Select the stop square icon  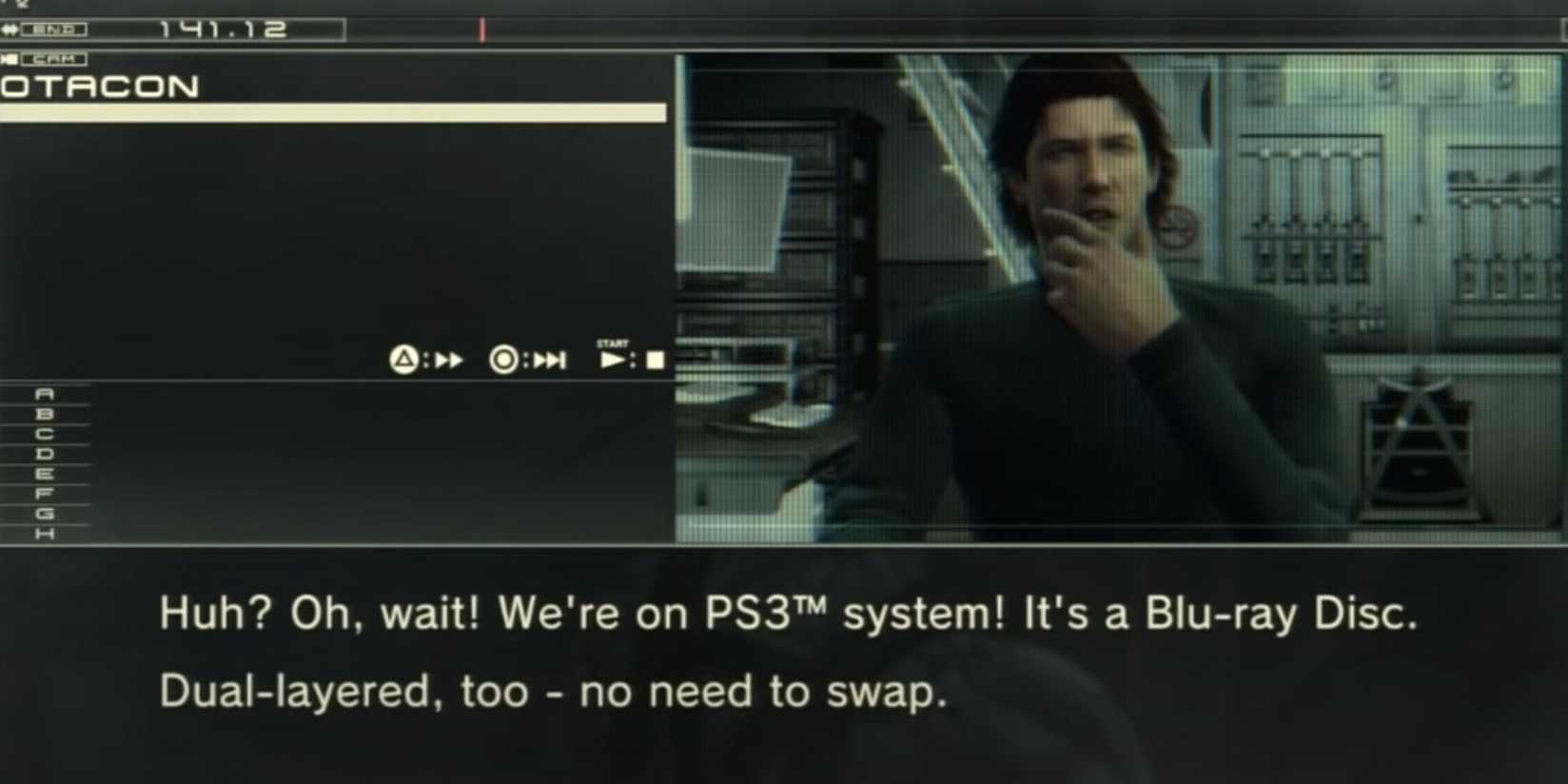pyautogui.click(x=653, y=360)
